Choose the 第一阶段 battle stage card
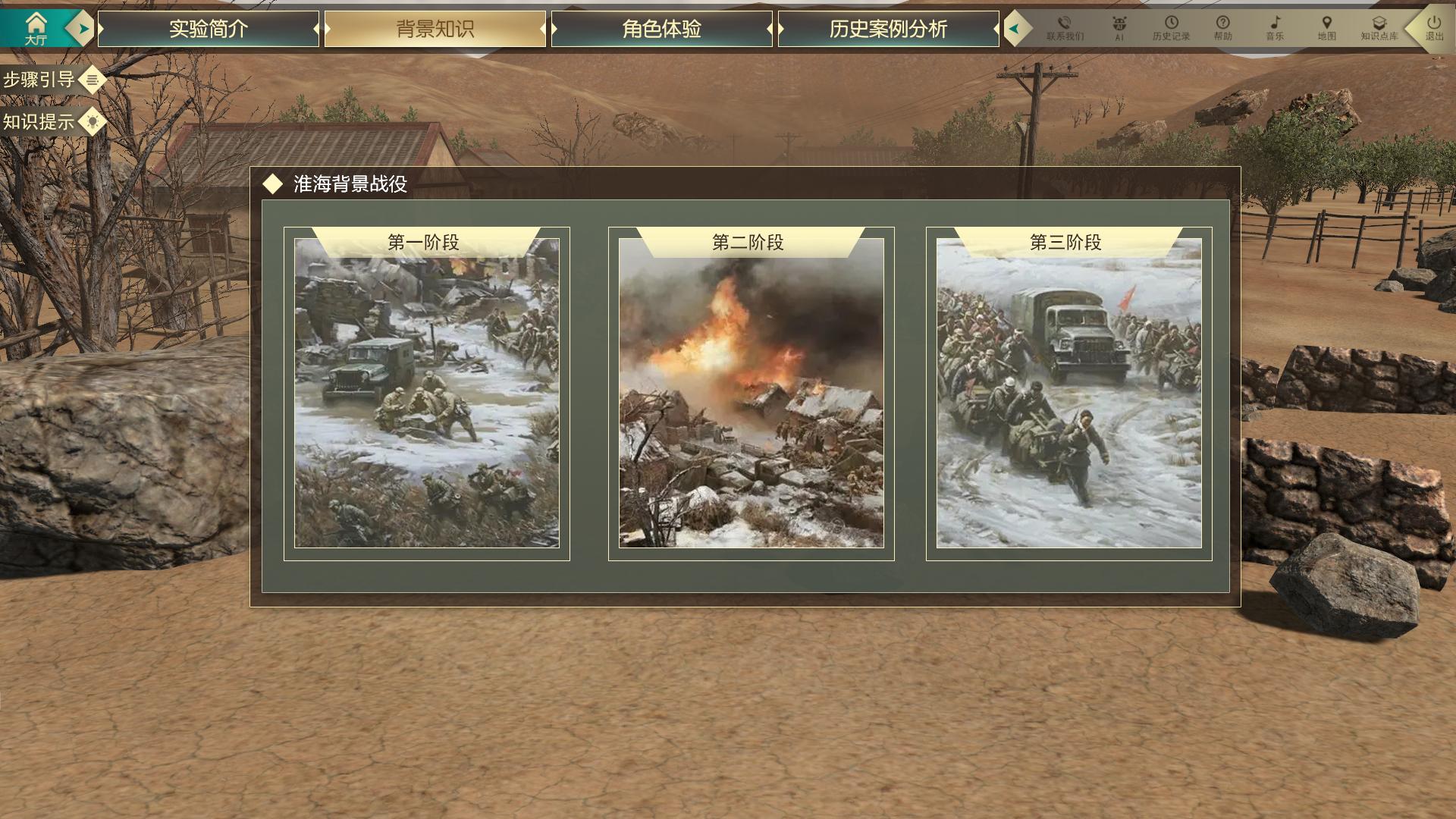 426,393
